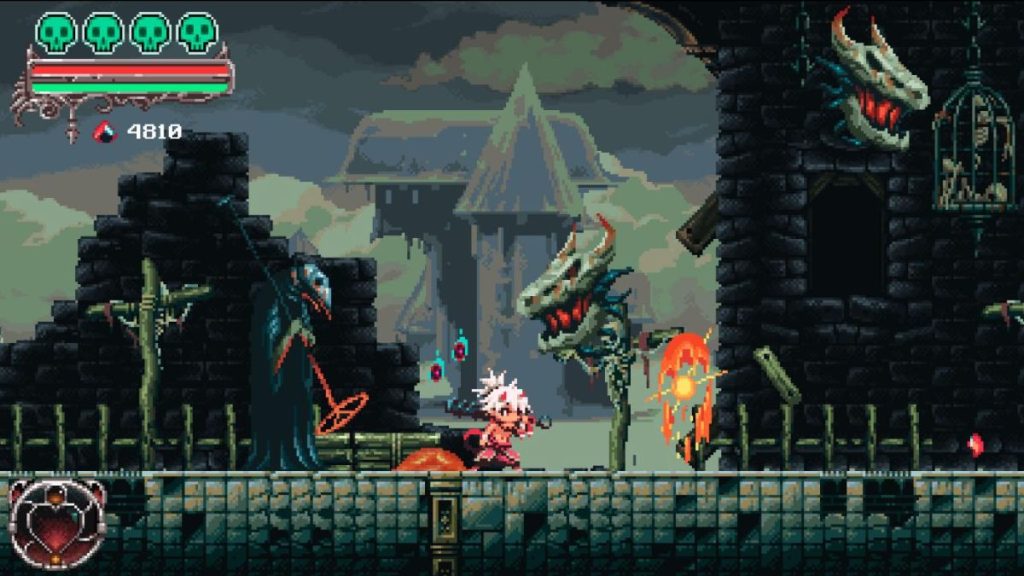Click the heart emblem ability icon
1024x576 pixels.
point(57,523)
